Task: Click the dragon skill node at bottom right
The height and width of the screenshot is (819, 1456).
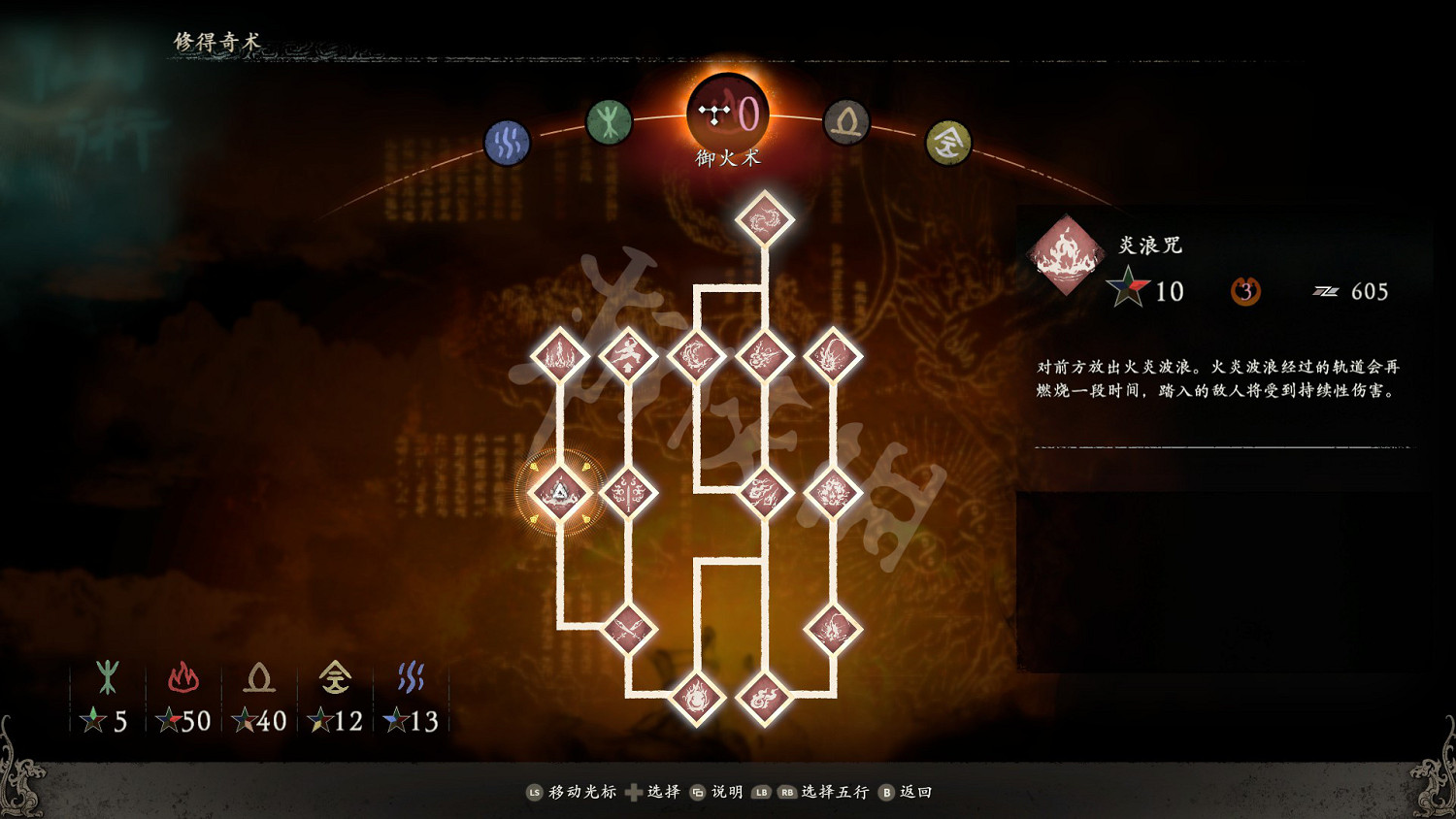Action: pyautogui.click(x=835, y=629)
